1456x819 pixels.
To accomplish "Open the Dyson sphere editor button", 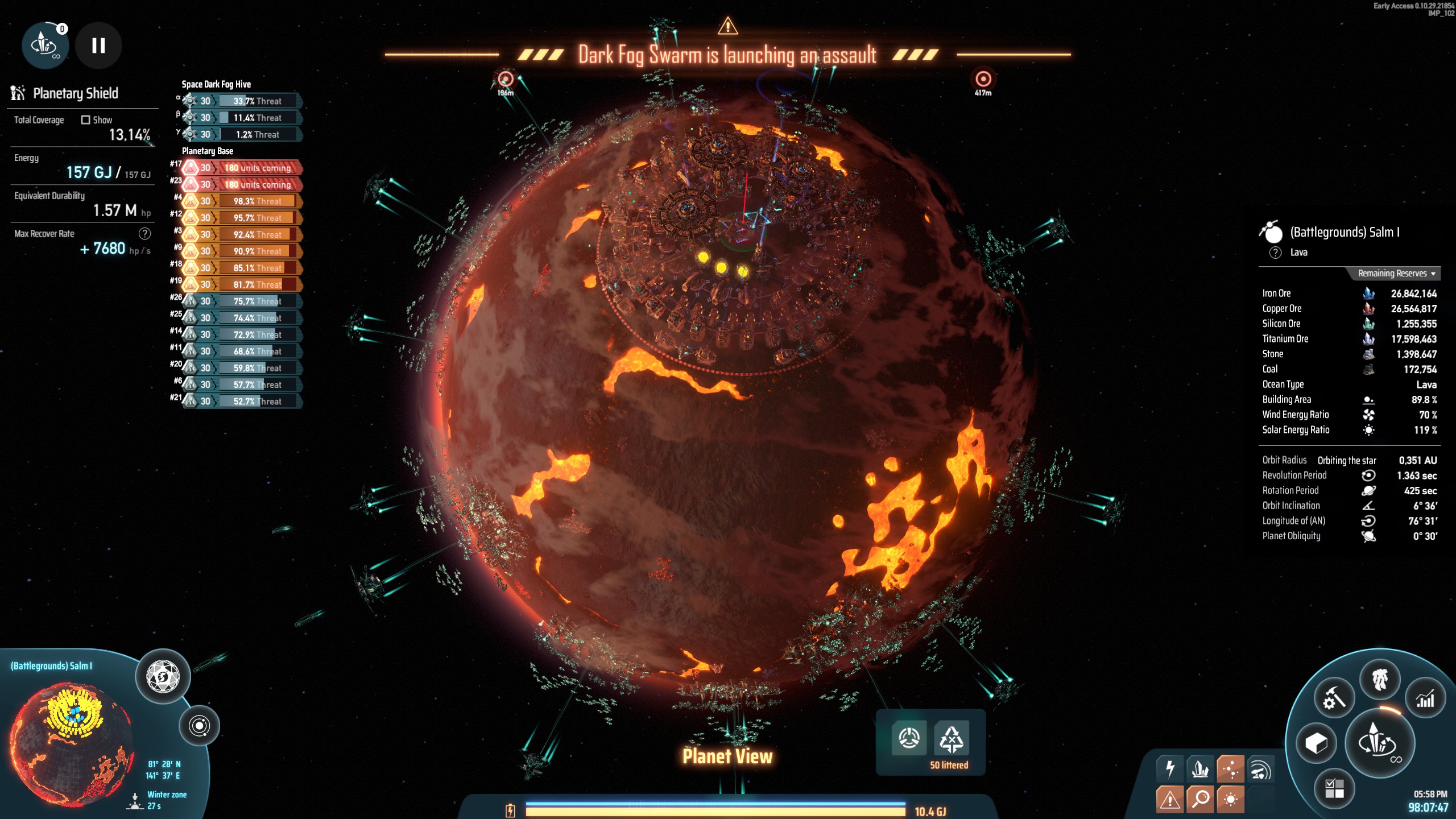I will [x=163, y=677].
